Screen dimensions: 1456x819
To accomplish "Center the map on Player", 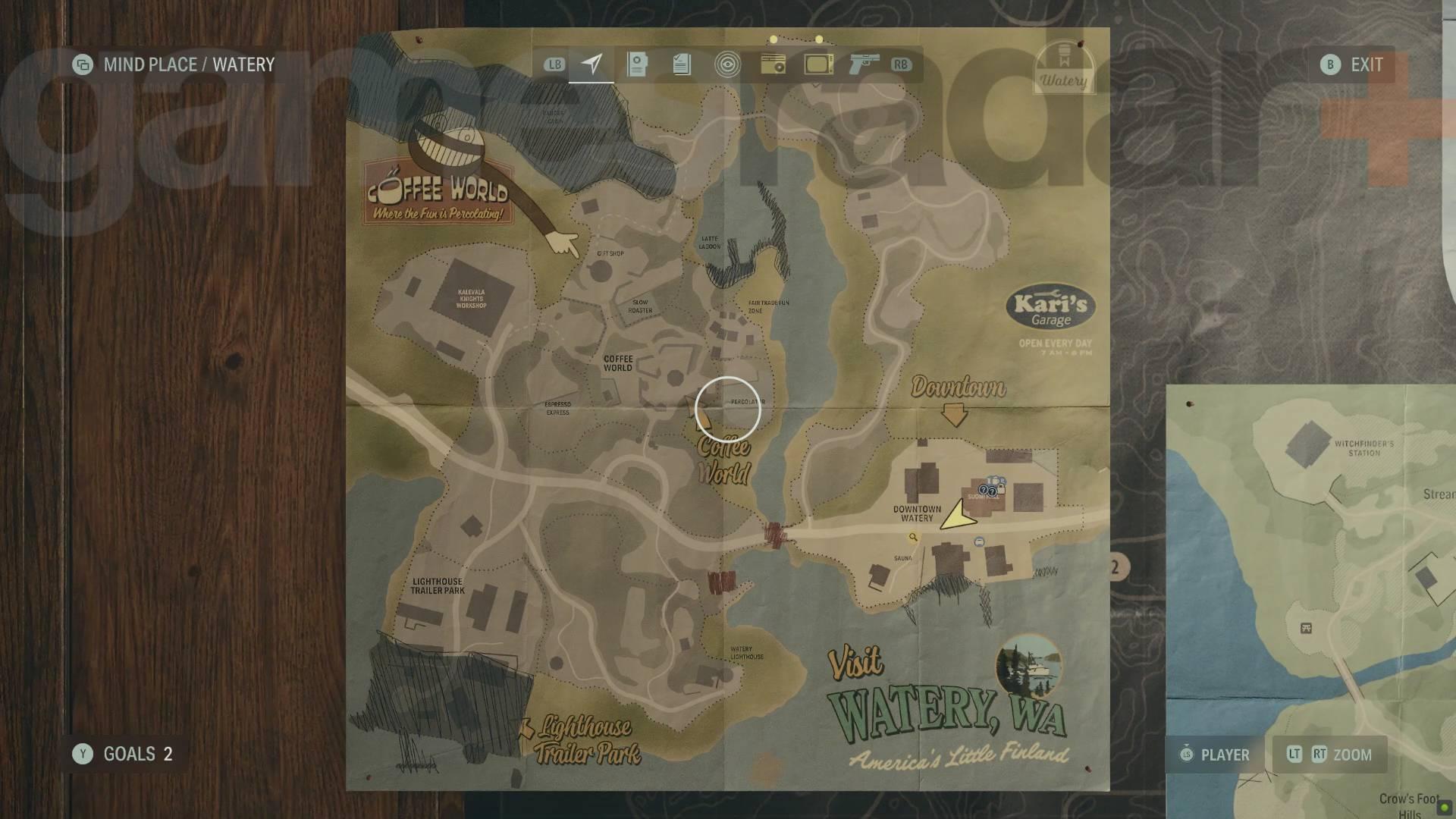I will (1215, 755).
